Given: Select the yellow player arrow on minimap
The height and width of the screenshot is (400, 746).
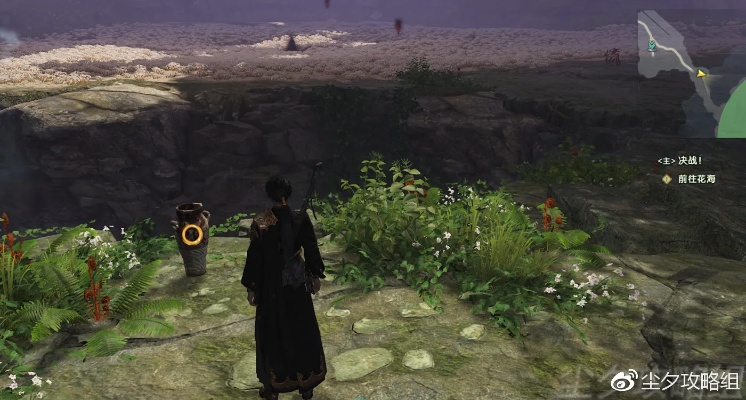Looking at the screenshot, I should click(x=701, y=73).
